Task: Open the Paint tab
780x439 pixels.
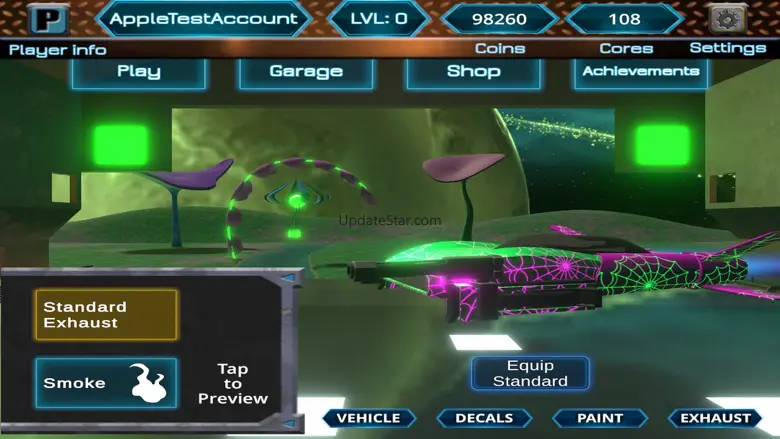Action: click(600, 418)
